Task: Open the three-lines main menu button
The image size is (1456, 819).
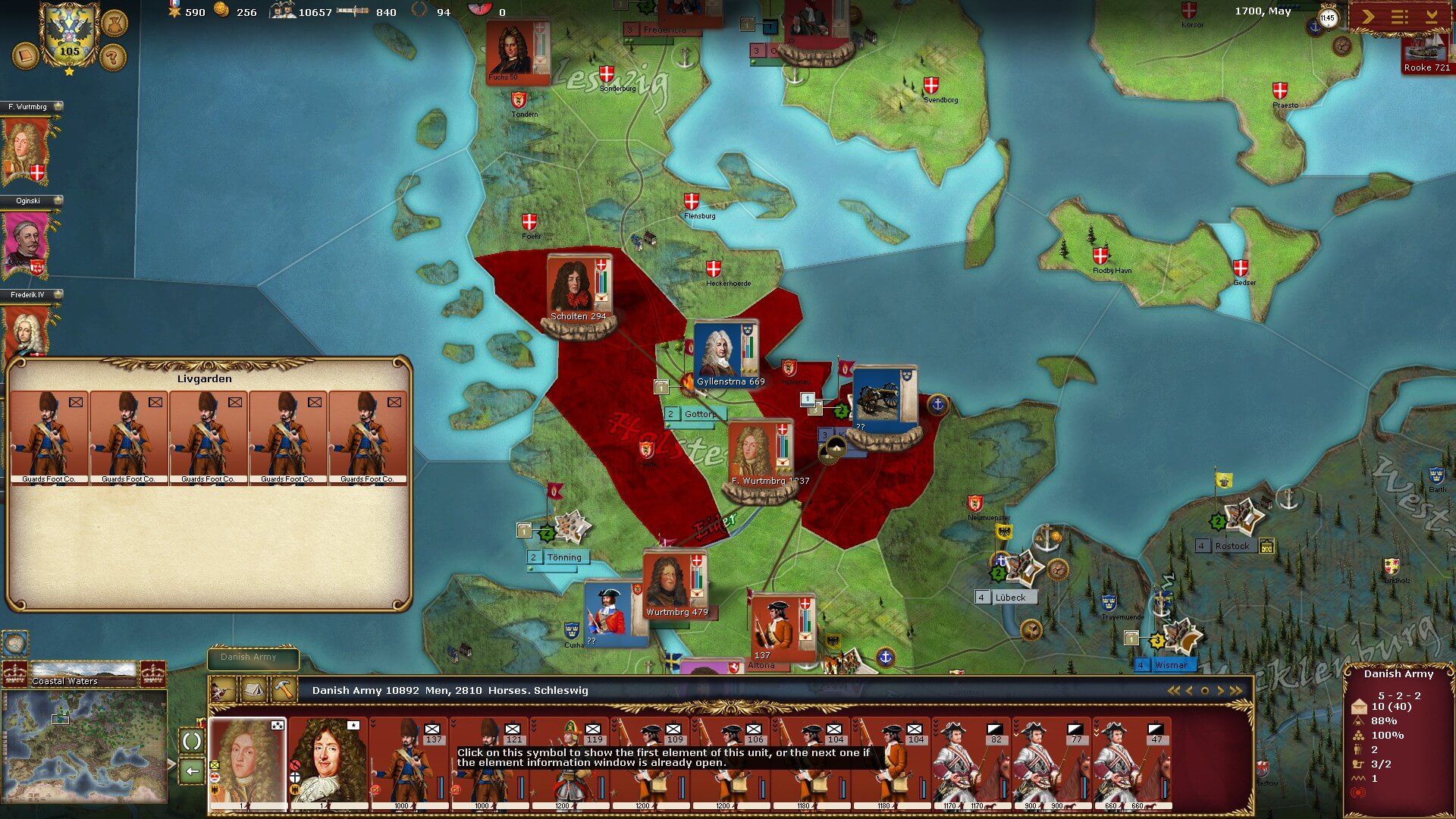Action: coord(1400,17)
